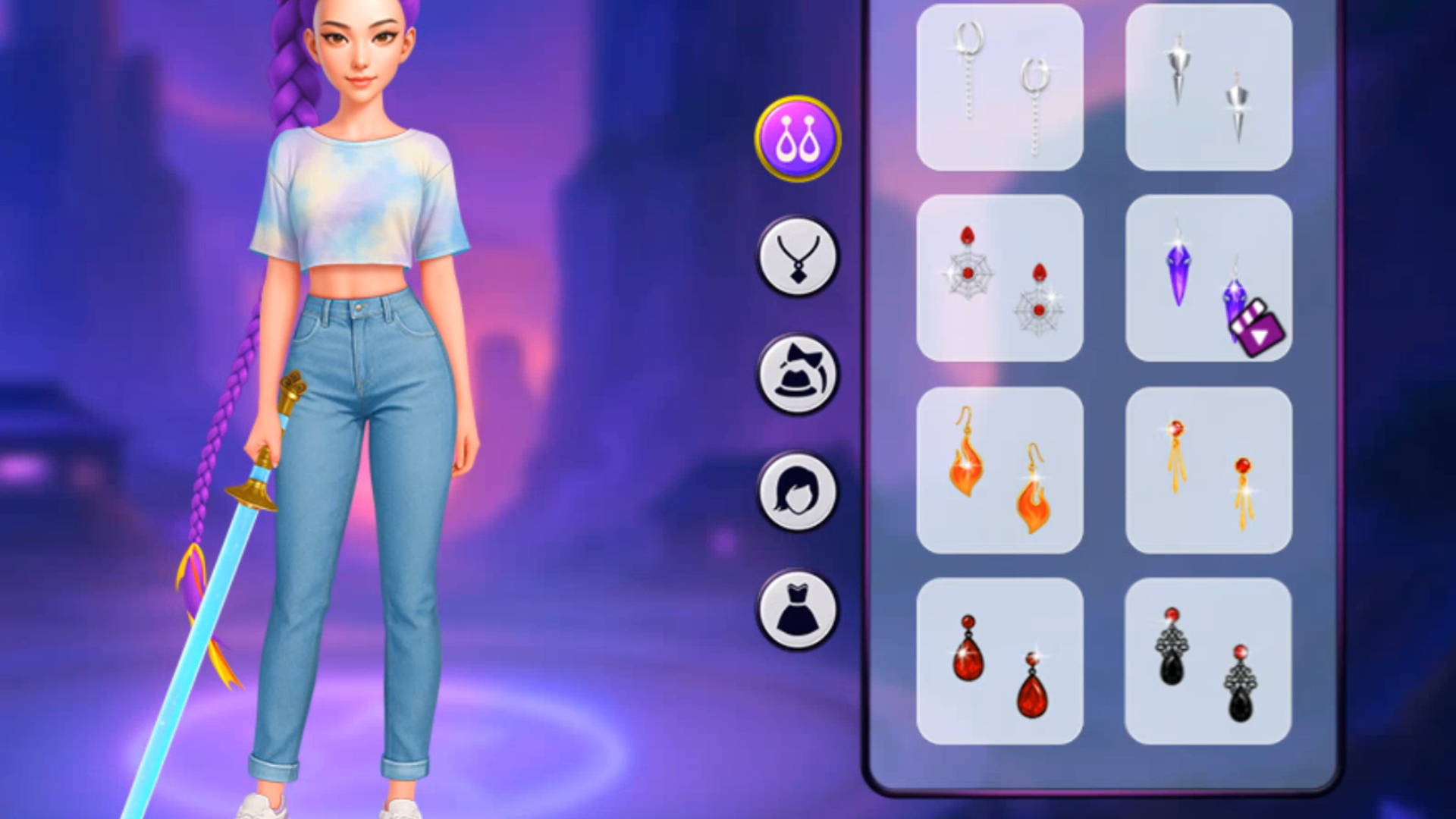The image size is (1456, 819).
Task: Try on the spiderweb ruby earrings
Action: [x=999, y=278]
